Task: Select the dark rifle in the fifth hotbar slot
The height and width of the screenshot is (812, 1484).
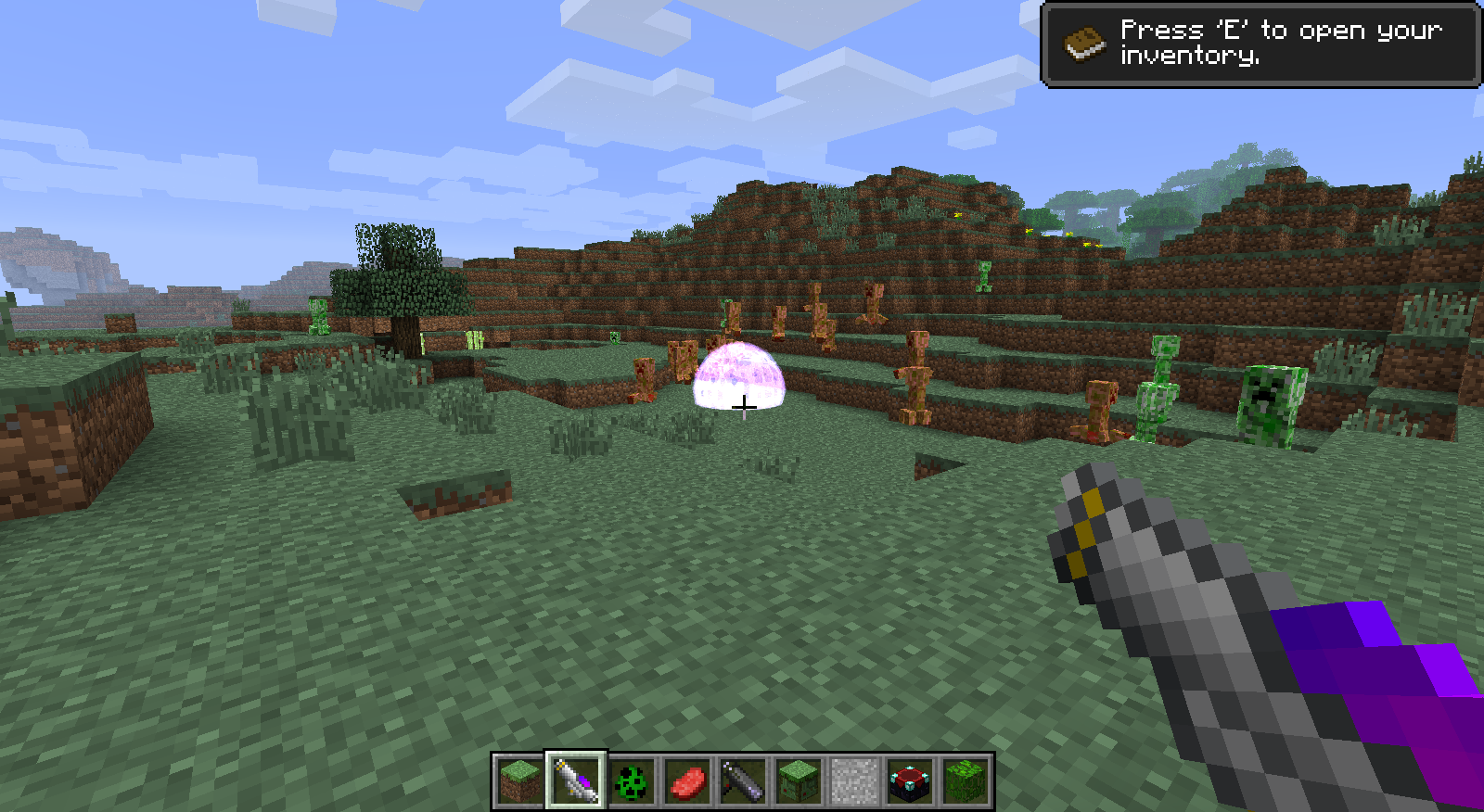Action: point(742,780)
